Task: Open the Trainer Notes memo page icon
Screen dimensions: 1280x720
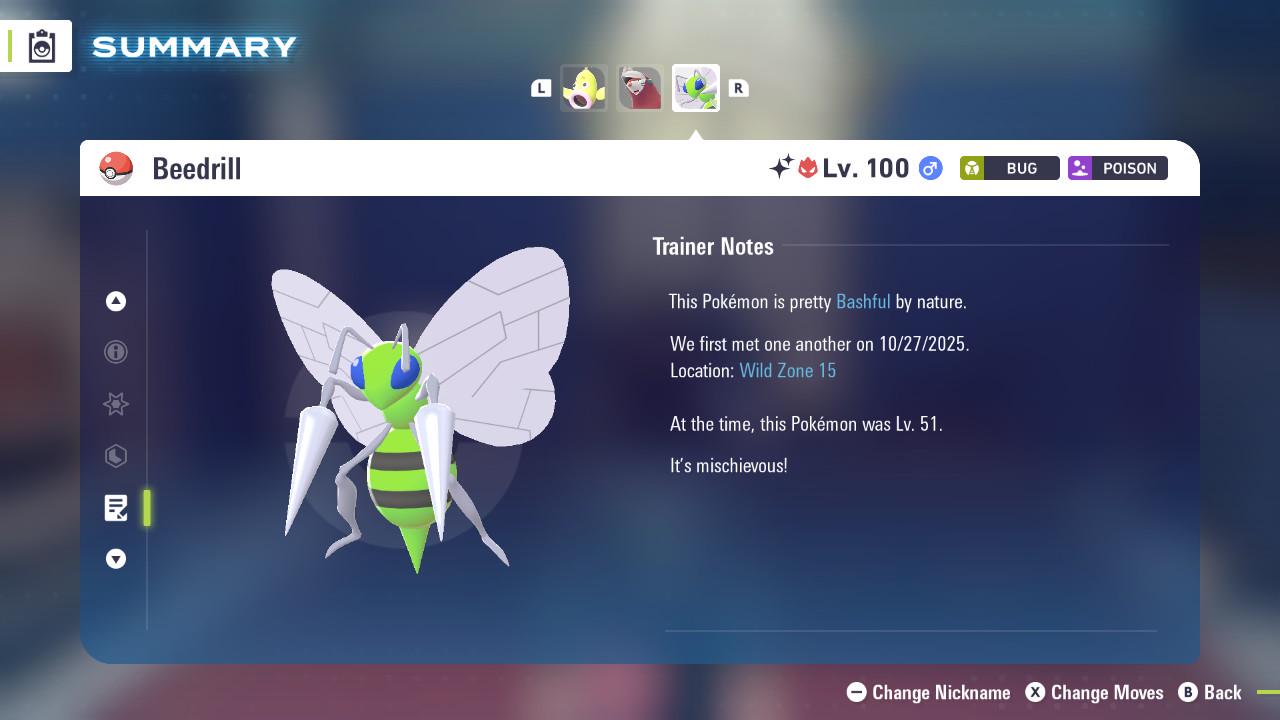Action: [x=116, y=508]
